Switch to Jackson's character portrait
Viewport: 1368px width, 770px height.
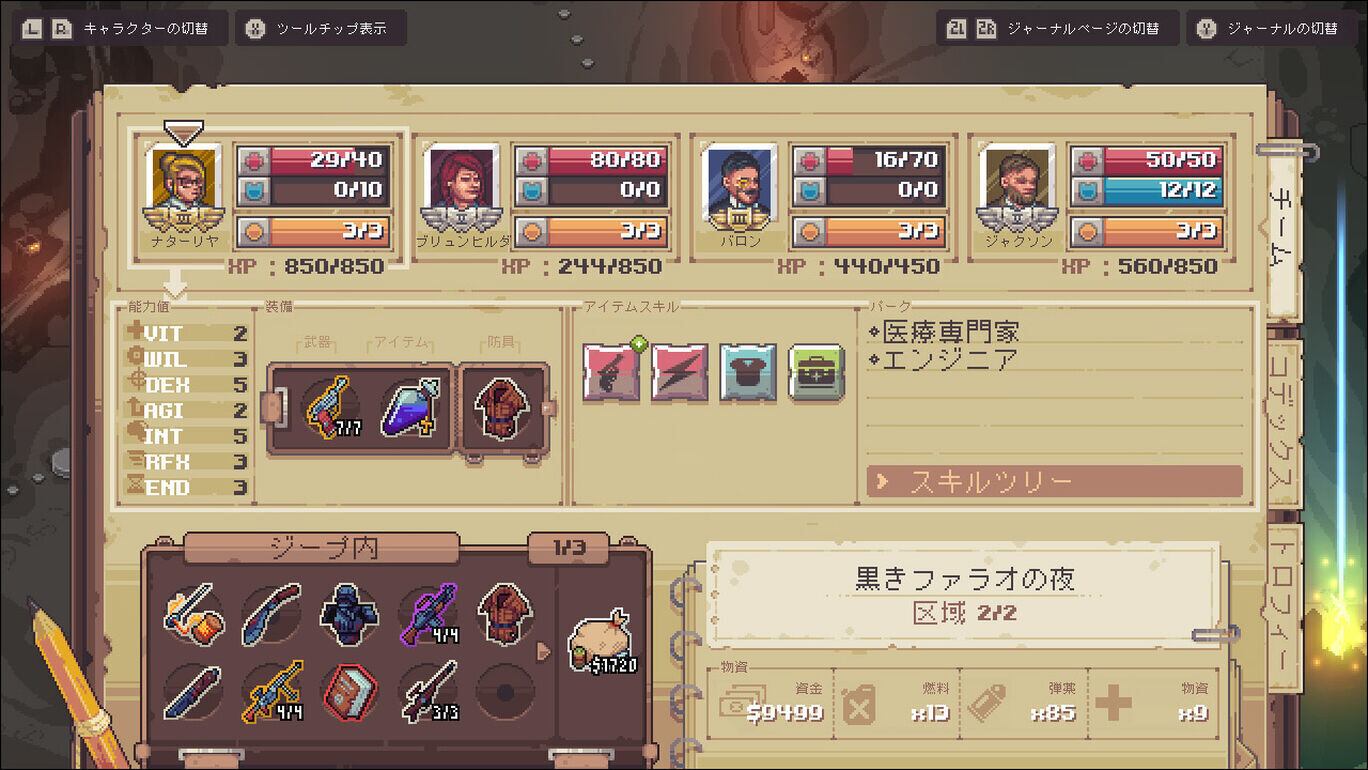(1017, 181)
